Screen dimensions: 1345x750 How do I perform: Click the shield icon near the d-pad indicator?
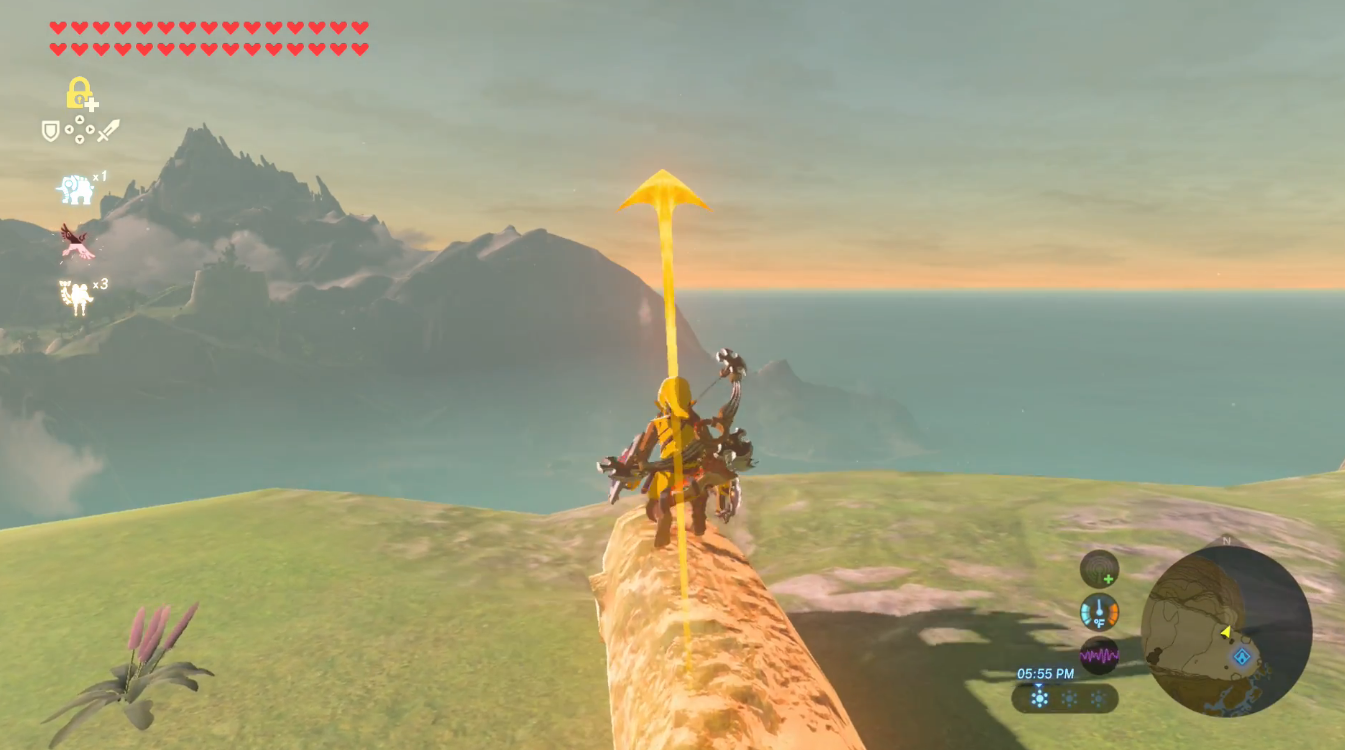pos(49,130)
